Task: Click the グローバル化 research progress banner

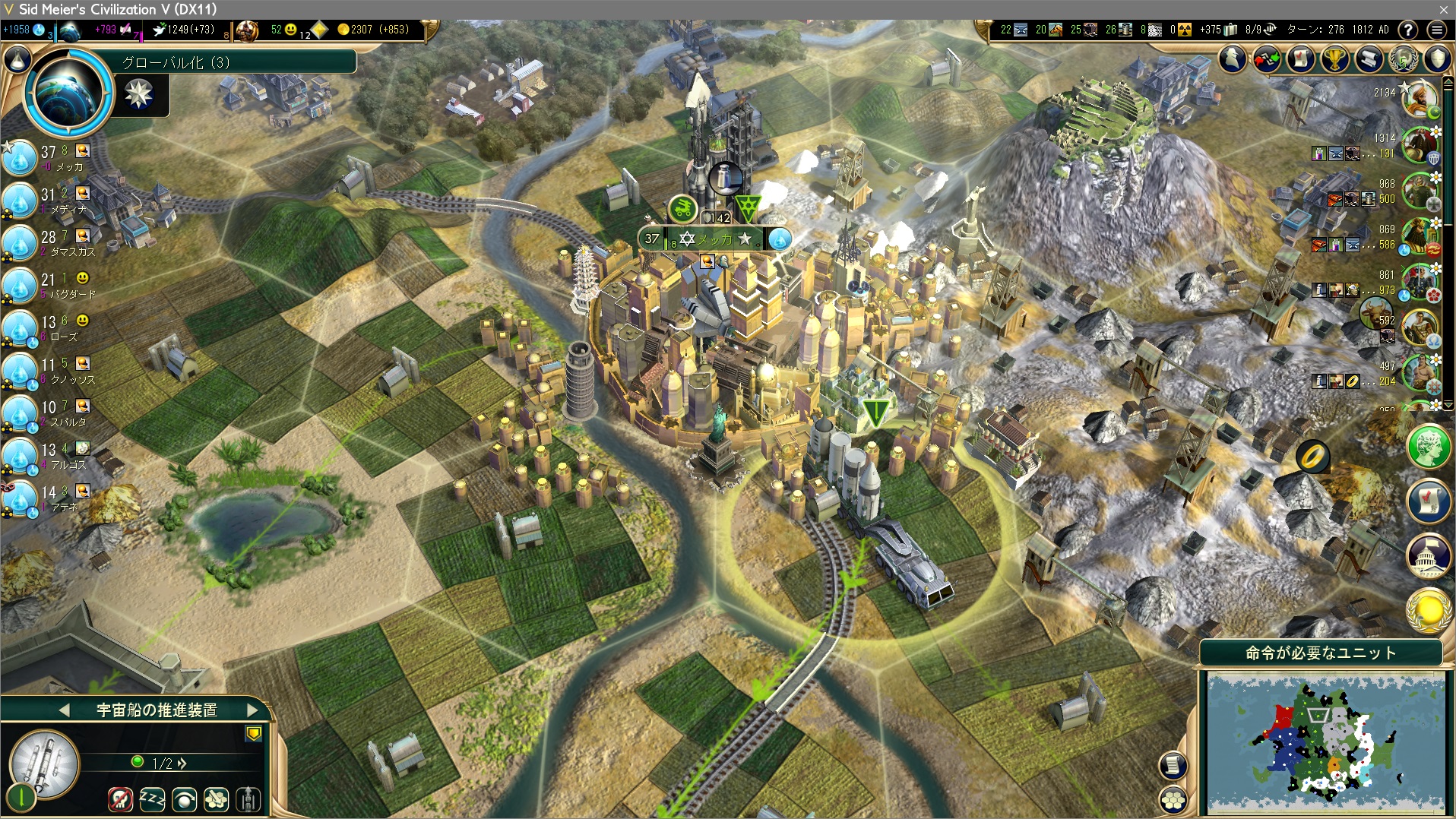Action: coord(237,62)
